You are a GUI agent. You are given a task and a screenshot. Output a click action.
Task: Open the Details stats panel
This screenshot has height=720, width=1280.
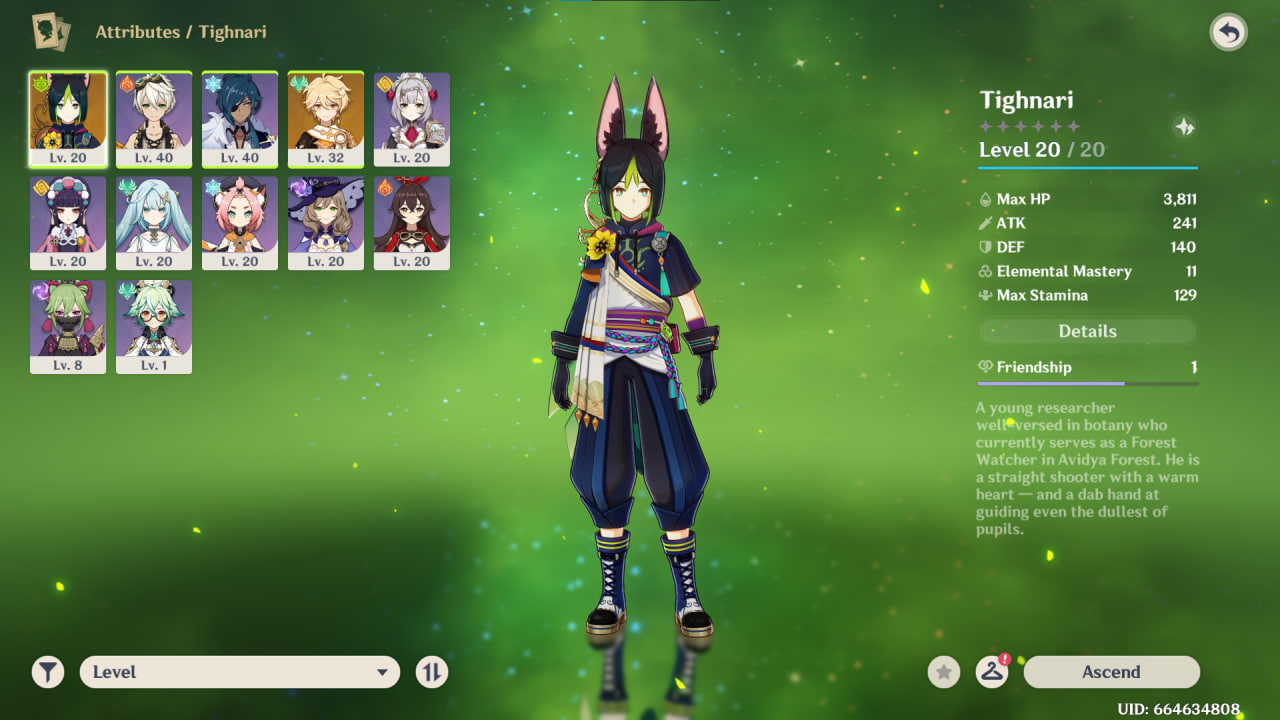pyautogui.click(x=1087, y=331)
